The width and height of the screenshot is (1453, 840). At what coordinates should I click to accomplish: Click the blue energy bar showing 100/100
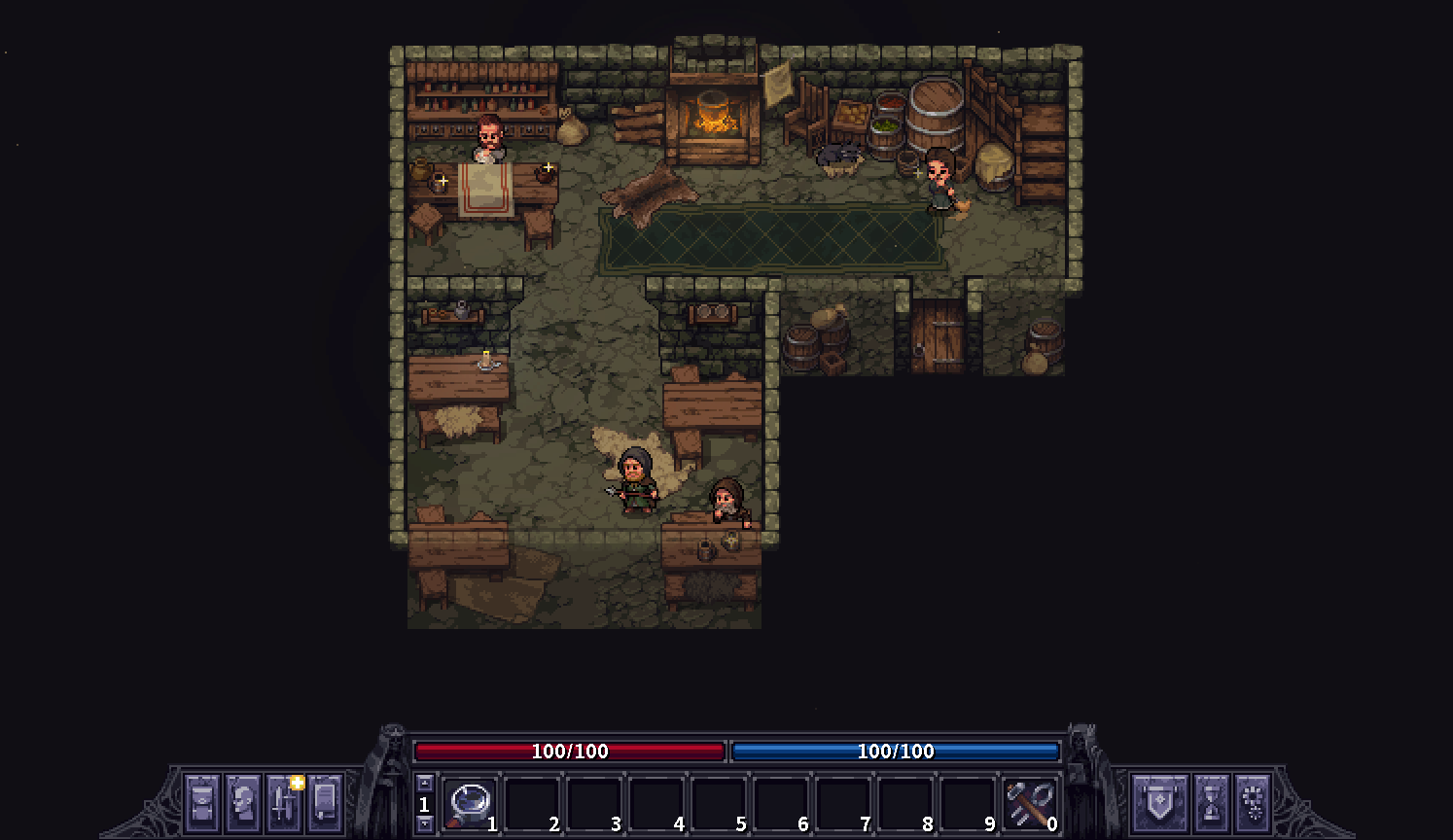895,751
